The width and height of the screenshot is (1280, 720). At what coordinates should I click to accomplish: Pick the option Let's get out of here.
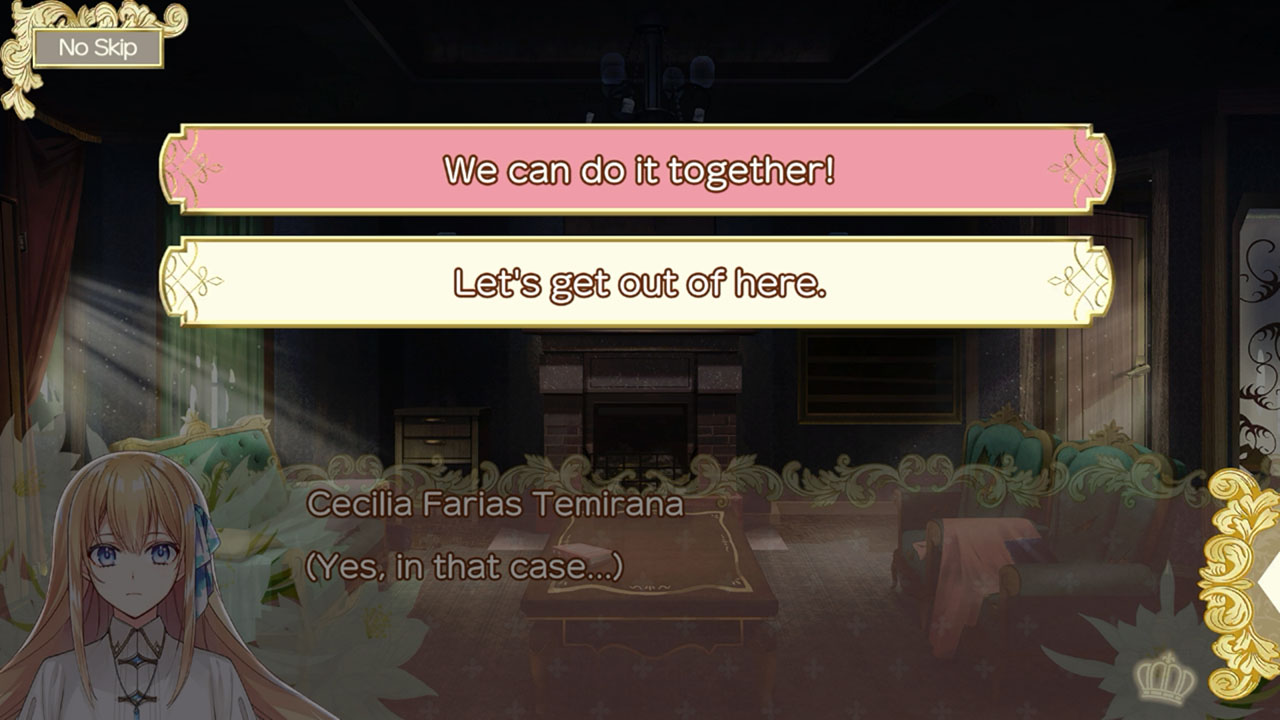pyautogui.click(x=640, y=284)
